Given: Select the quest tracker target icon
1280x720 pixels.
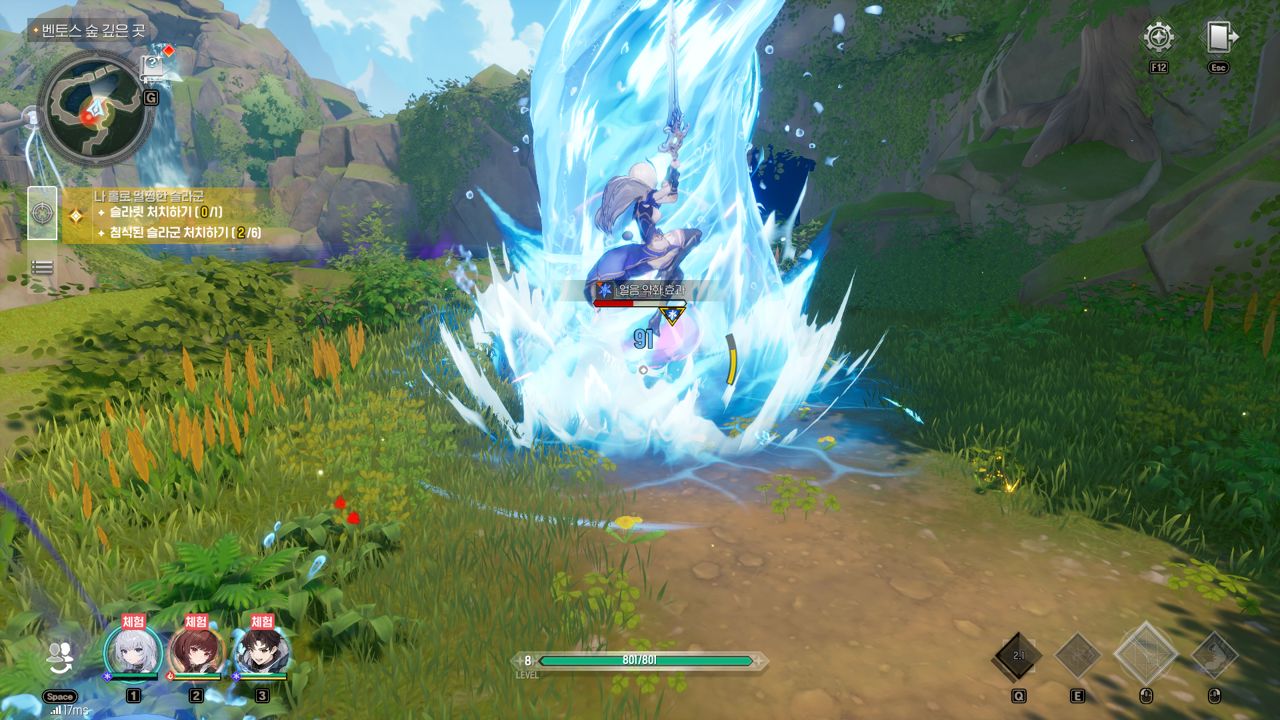Looking at the screenshot, I should tap(42, 214).
